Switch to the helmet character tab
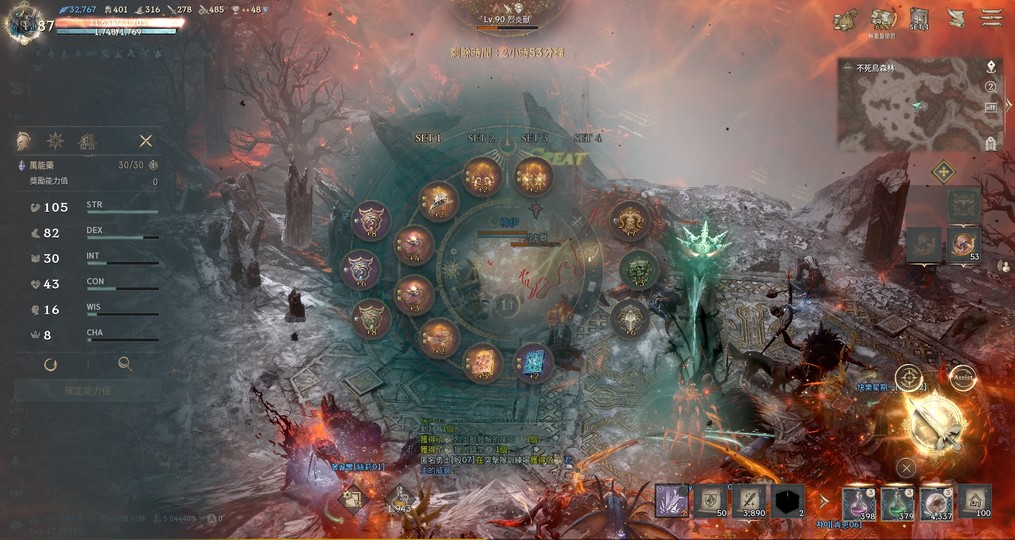 [24, 141]
